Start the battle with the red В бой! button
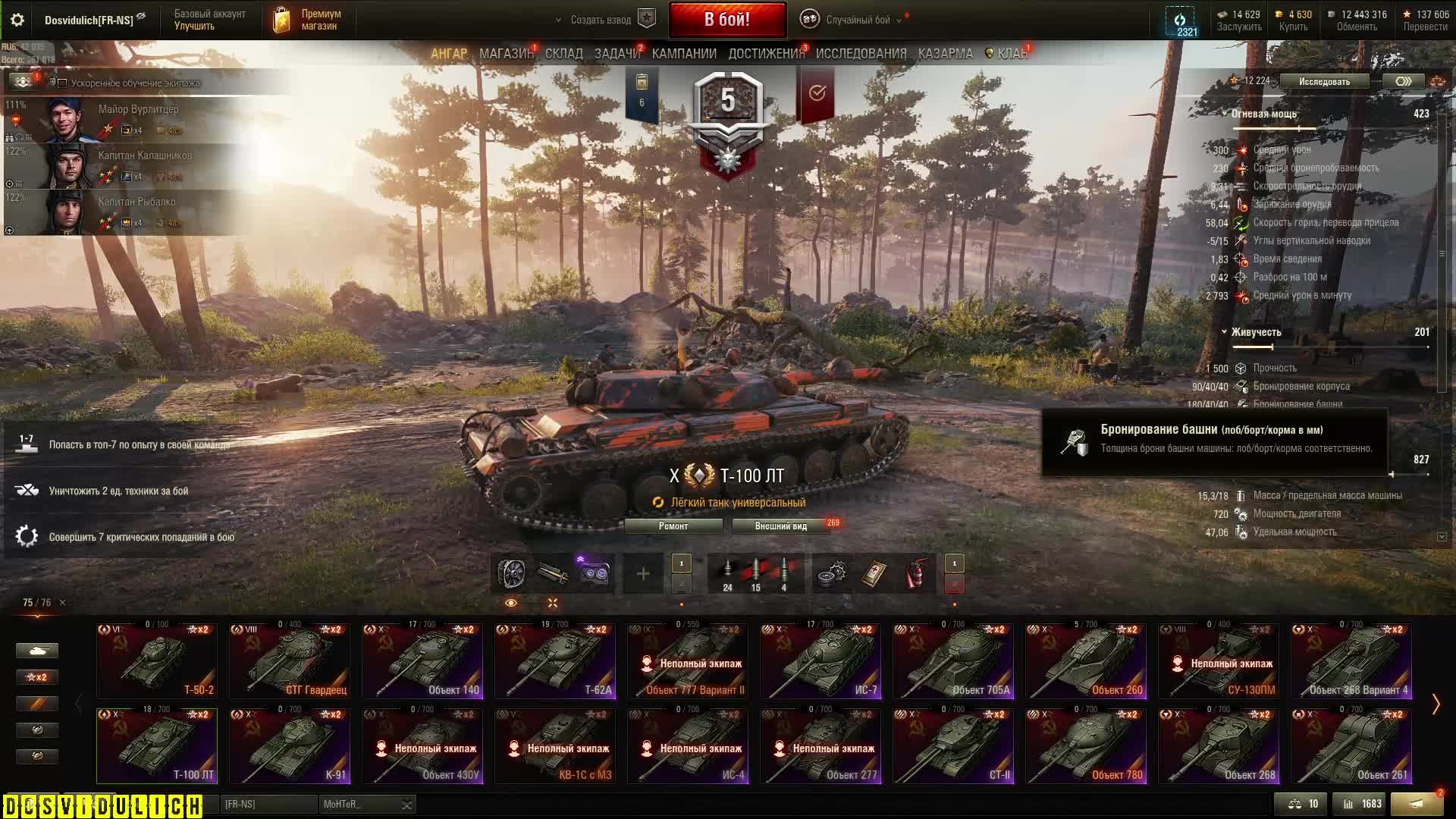 (726, 20)
